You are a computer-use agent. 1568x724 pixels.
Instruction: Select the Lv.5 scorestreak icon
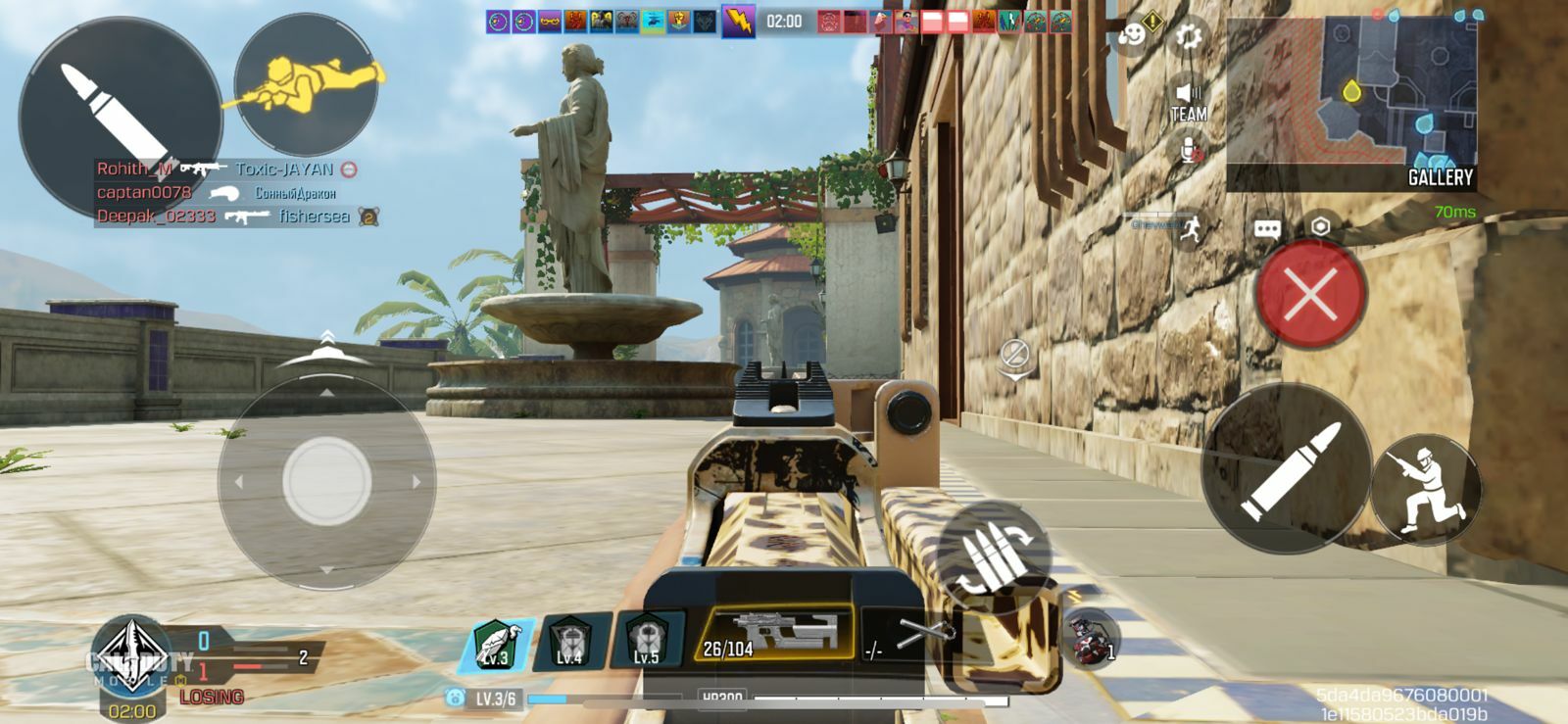[x=643, y=639]
